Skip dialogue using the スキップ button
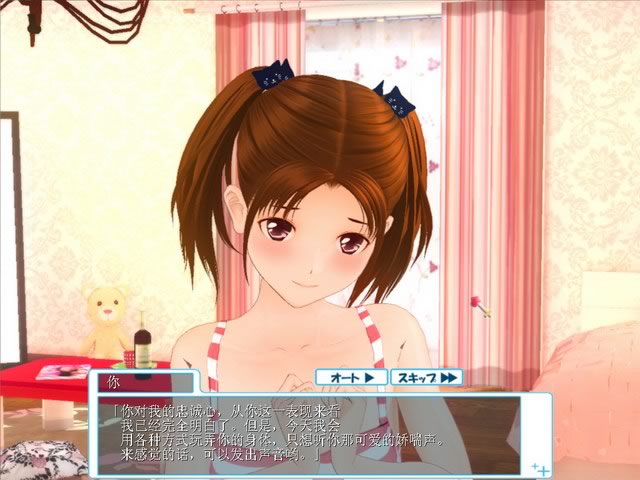Viewport: 640px width, 480px height. click(426, 377)
